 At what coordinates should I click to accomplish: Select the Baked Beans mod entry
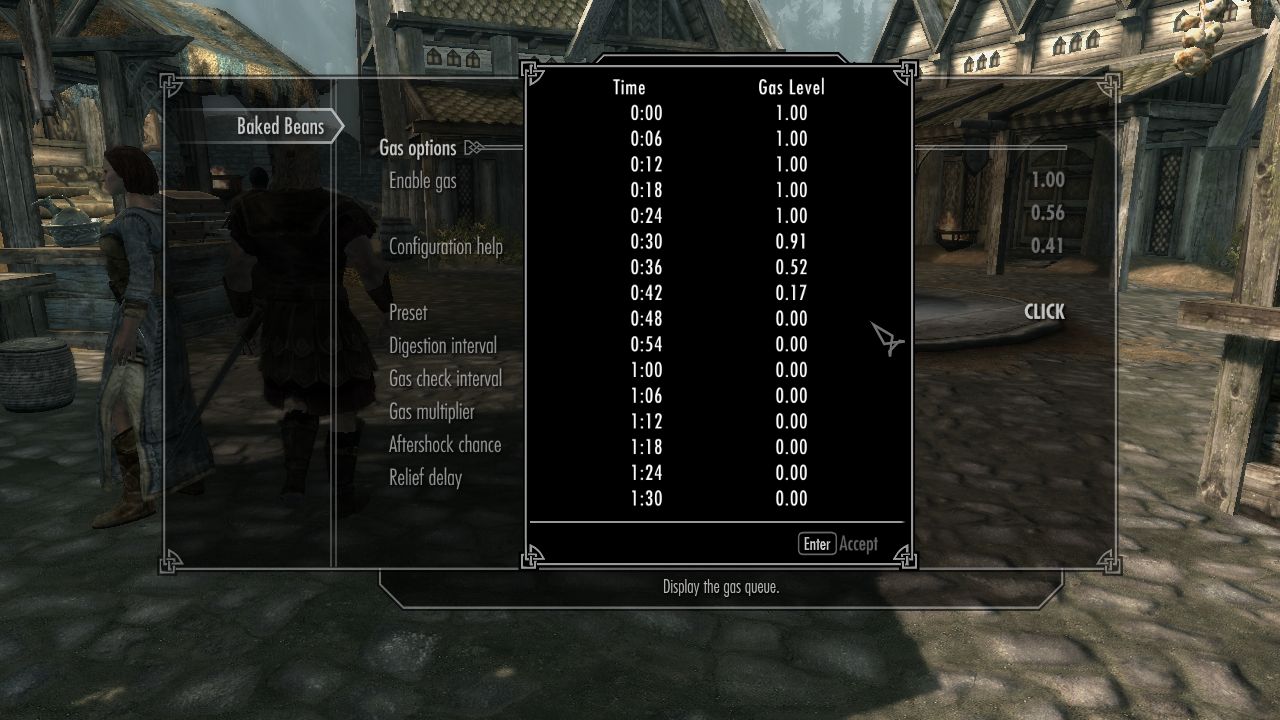[x=280, y=127]
